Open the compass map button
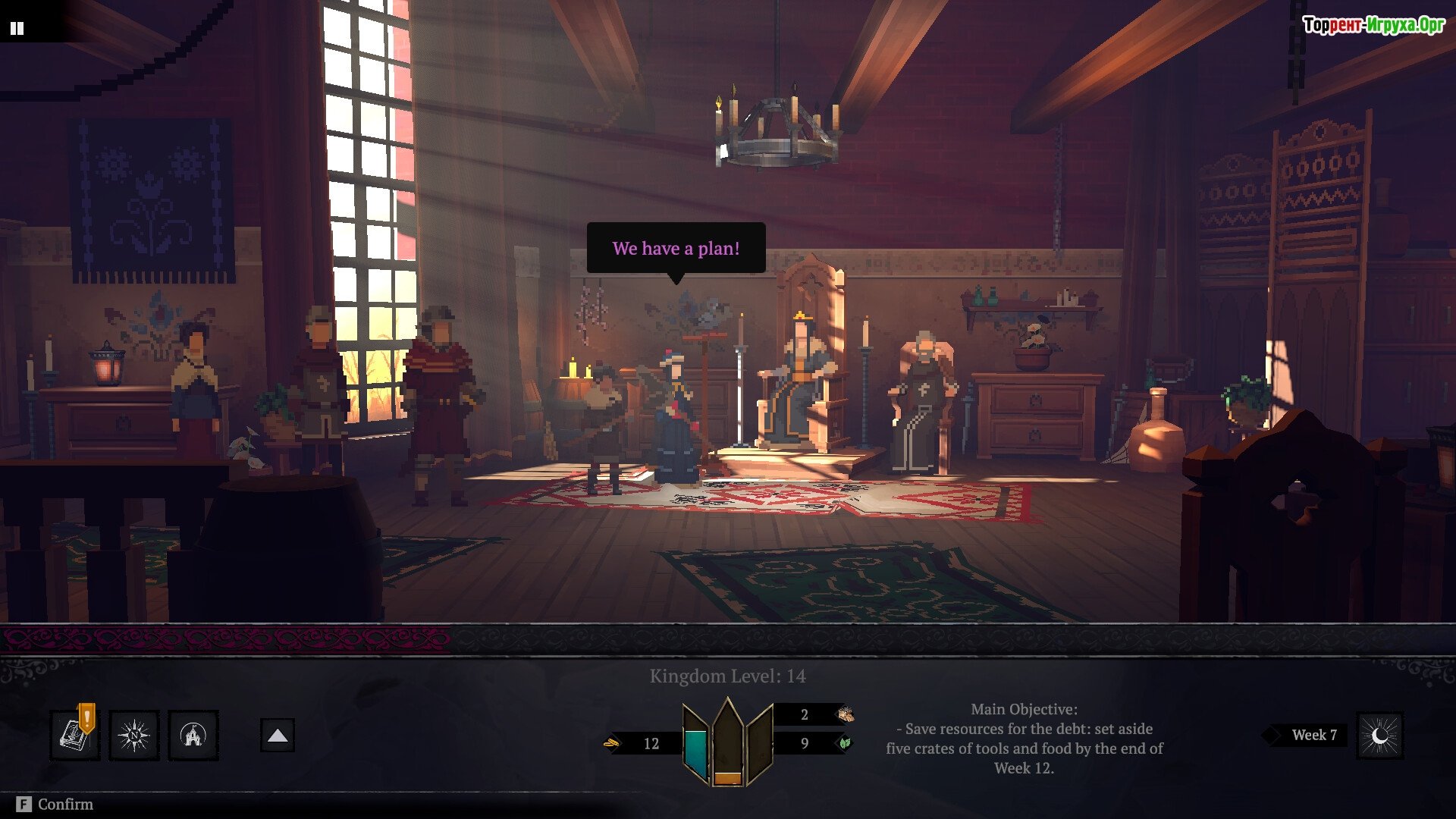The image size is (1456, 819). (134, 735)
